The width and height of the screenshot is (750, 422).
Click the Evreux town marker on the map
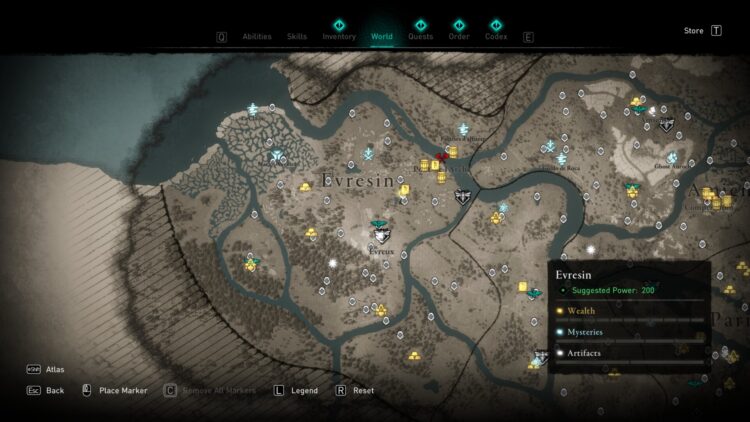pos(381,236)
